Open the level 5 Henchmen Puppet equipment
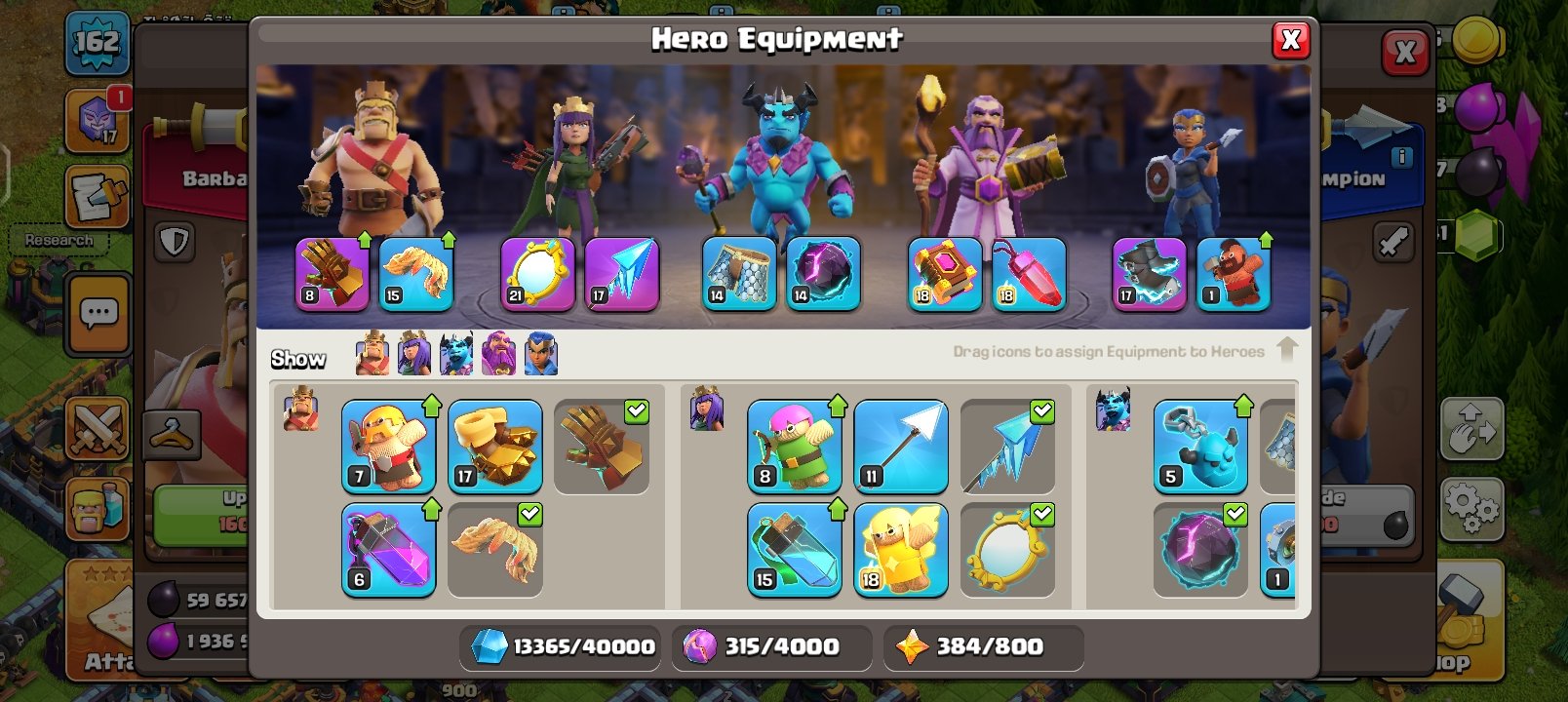Viewport: 1568px width, 702px height. (1200, 447)
